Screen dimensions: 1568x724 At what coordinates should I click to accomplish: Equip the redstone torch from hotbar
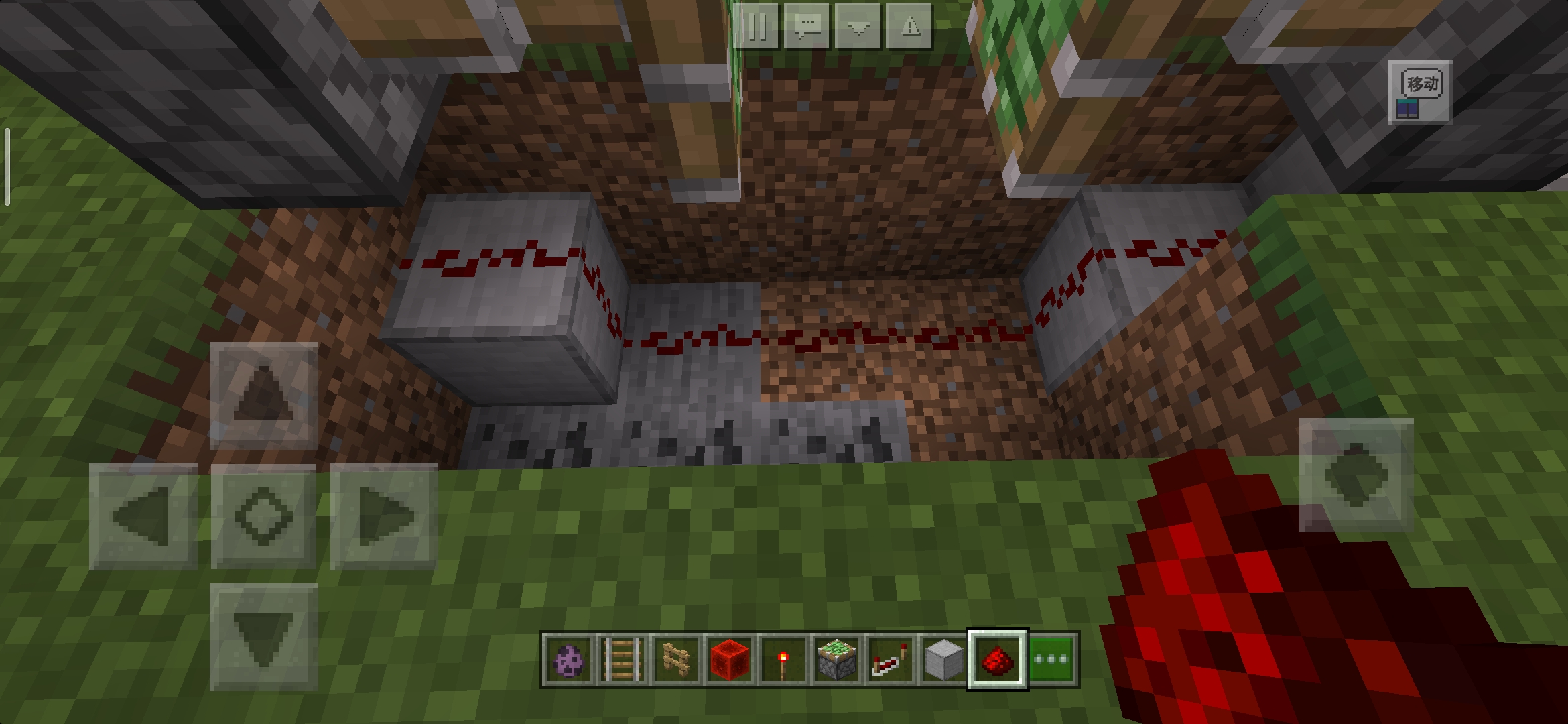click(x=783, y=660)
